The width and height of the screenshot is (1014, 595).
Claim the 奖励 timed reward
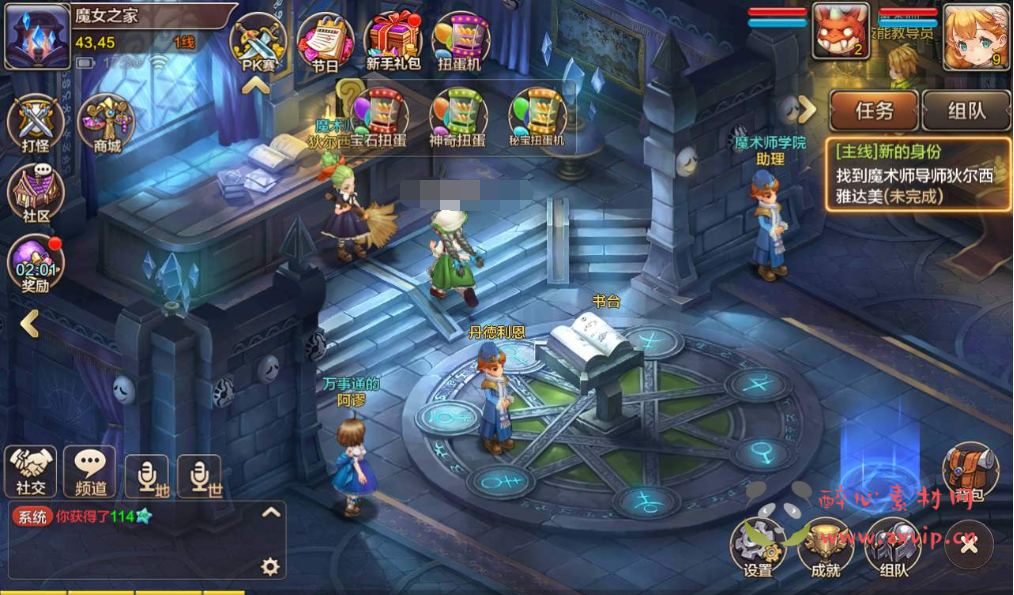coord(35,263)
